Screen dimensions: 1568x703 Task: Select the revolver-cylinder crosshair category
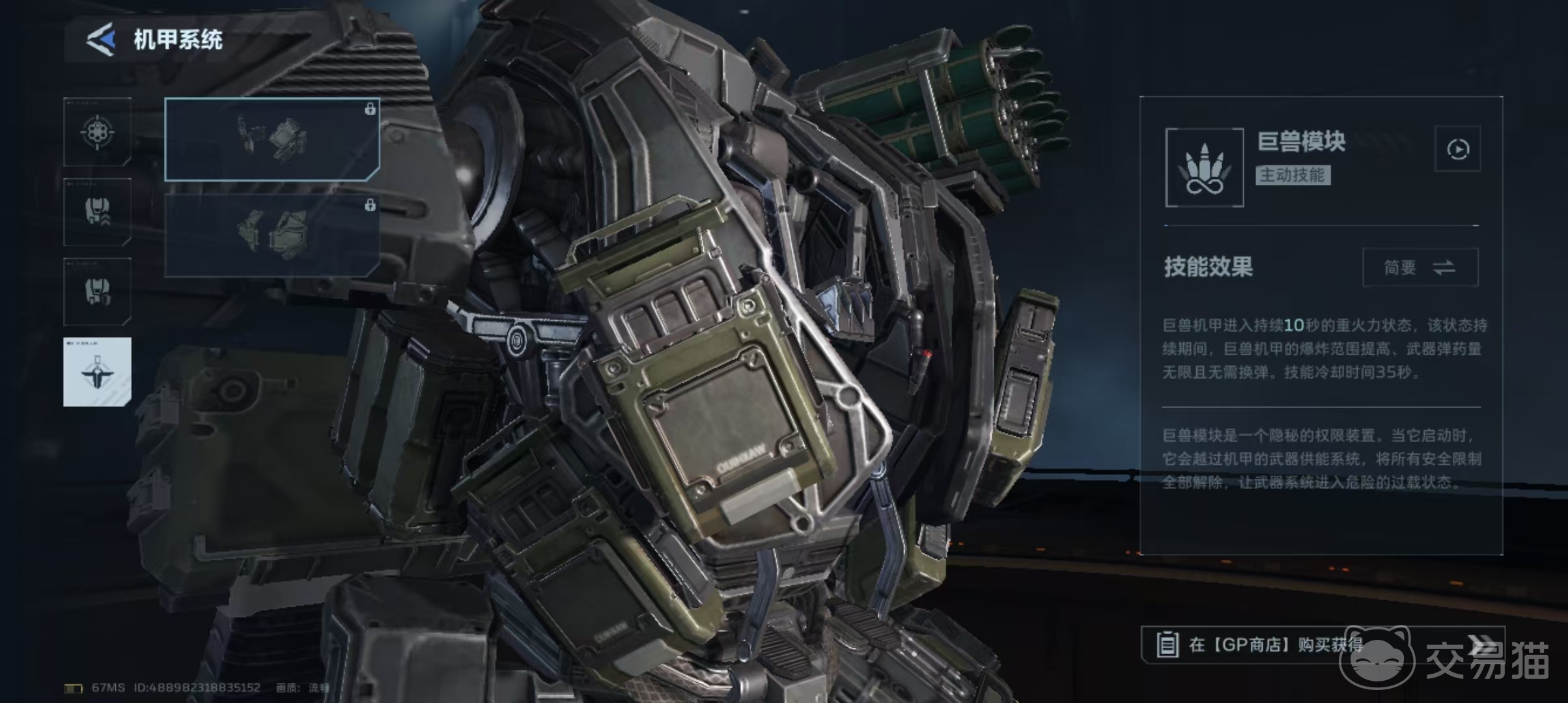pos(98,133)
